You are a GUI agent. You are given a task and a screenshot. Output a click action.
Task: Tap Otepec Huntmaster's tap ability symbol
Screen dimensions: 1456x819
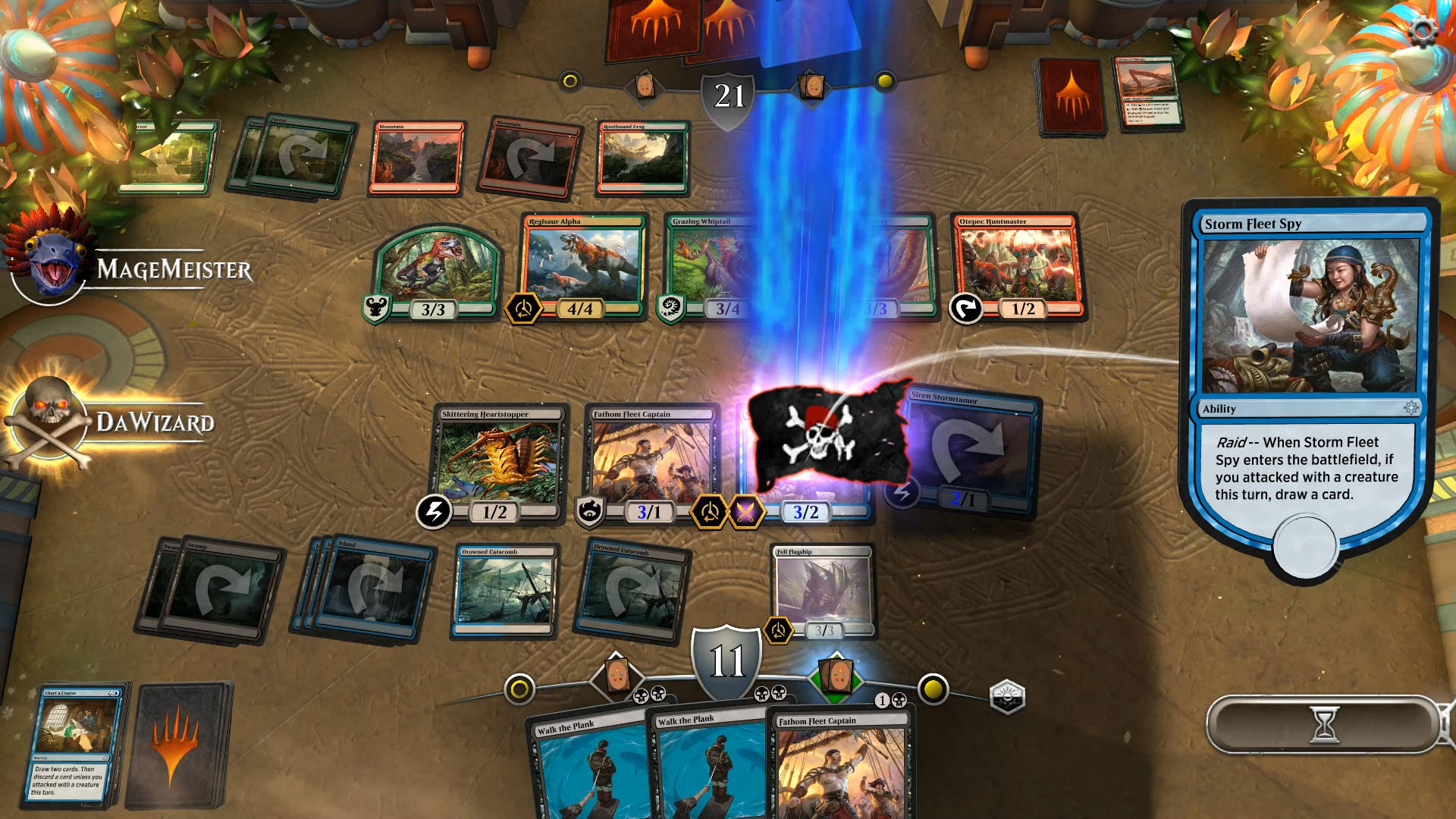(965, 309)
